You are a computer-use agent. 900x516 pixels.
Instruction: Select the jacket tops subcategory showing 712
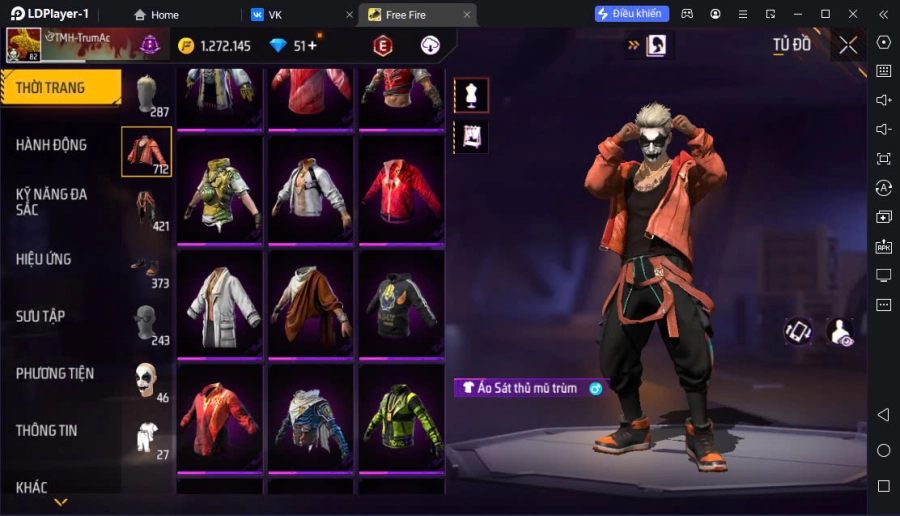[x=146, y=152]
